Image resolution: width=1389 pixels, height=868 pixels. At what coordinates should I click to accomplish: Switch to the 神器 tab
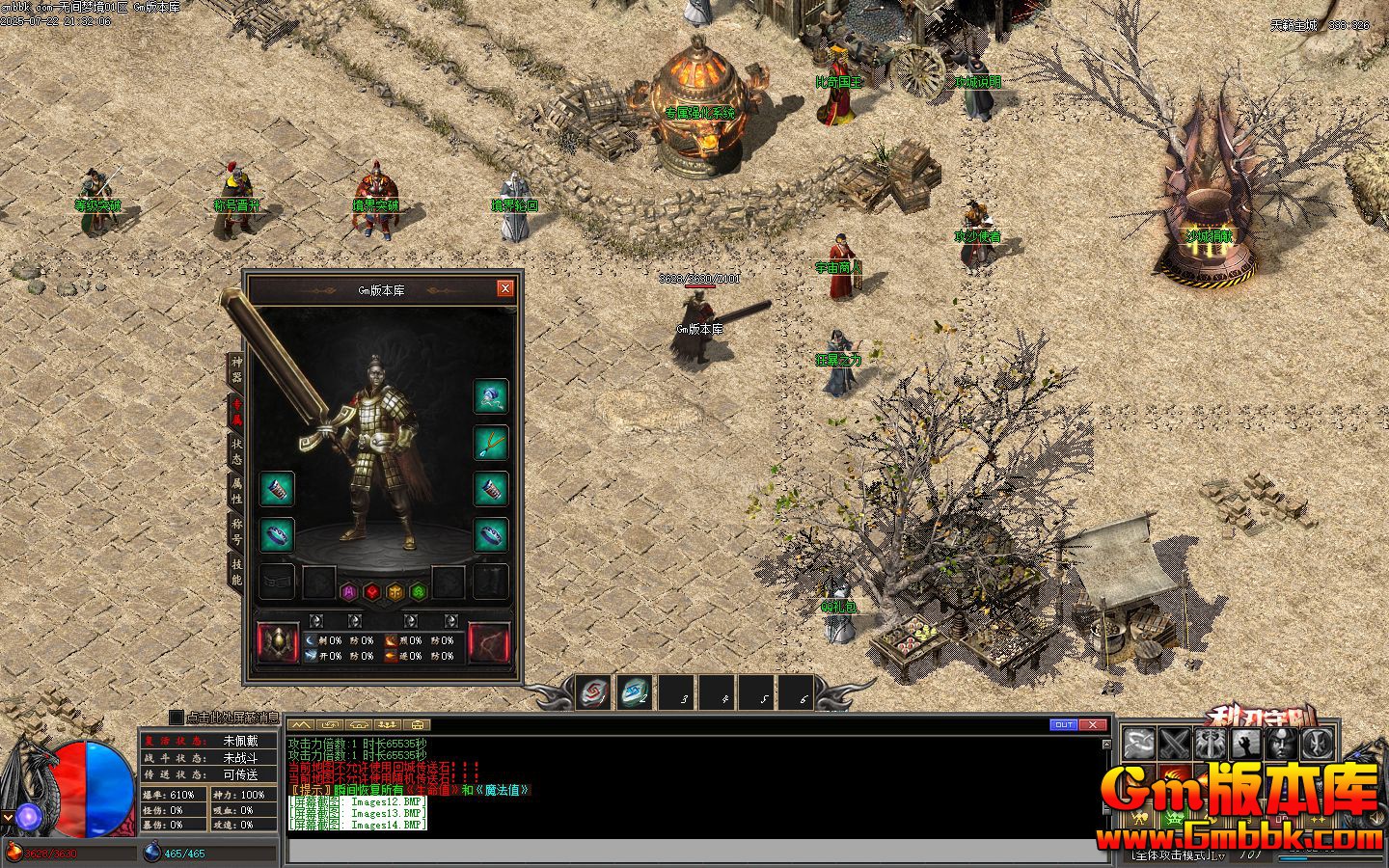[236, 369]
